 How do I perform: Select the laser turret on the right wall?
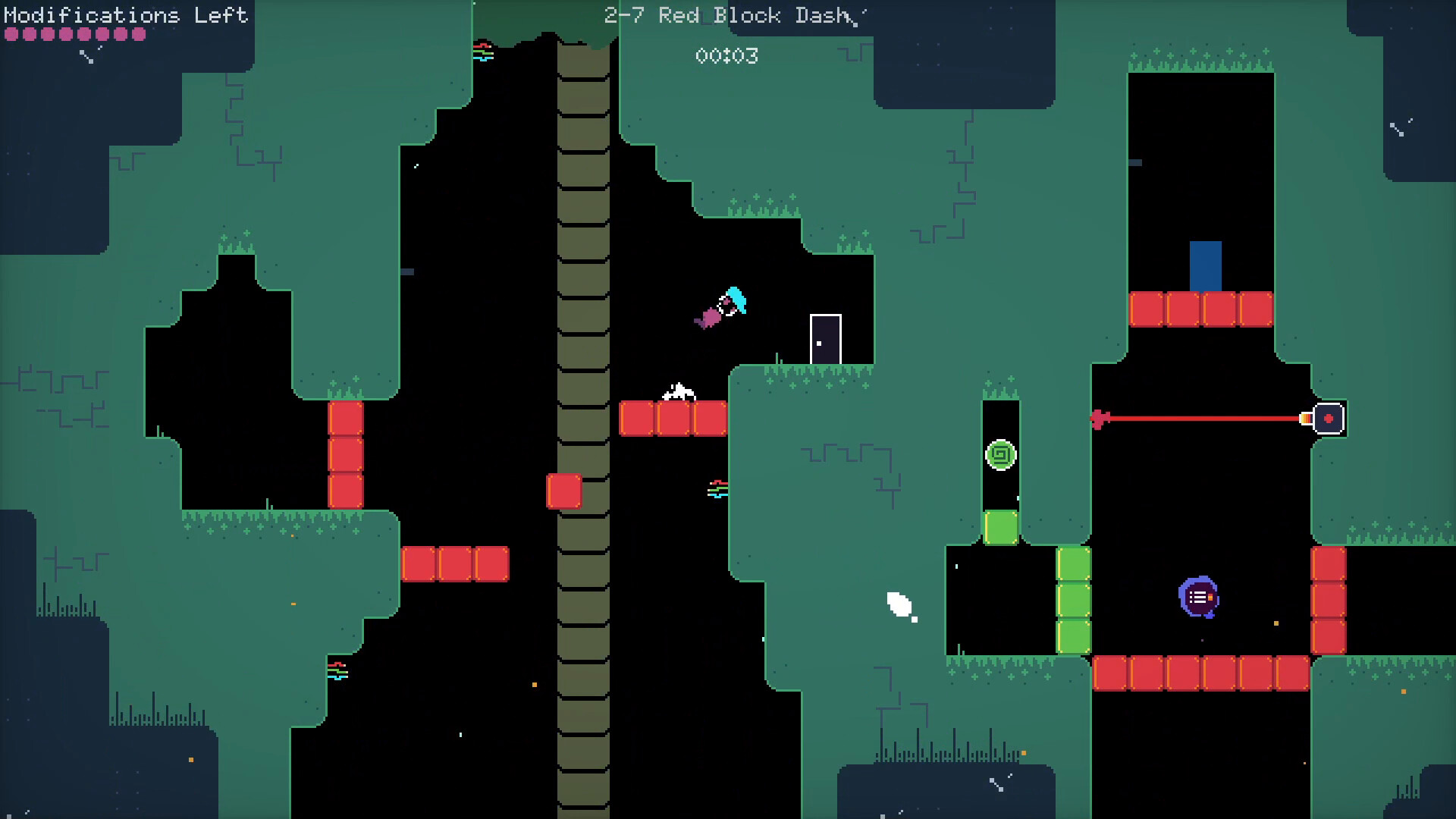pos(1329,417)
